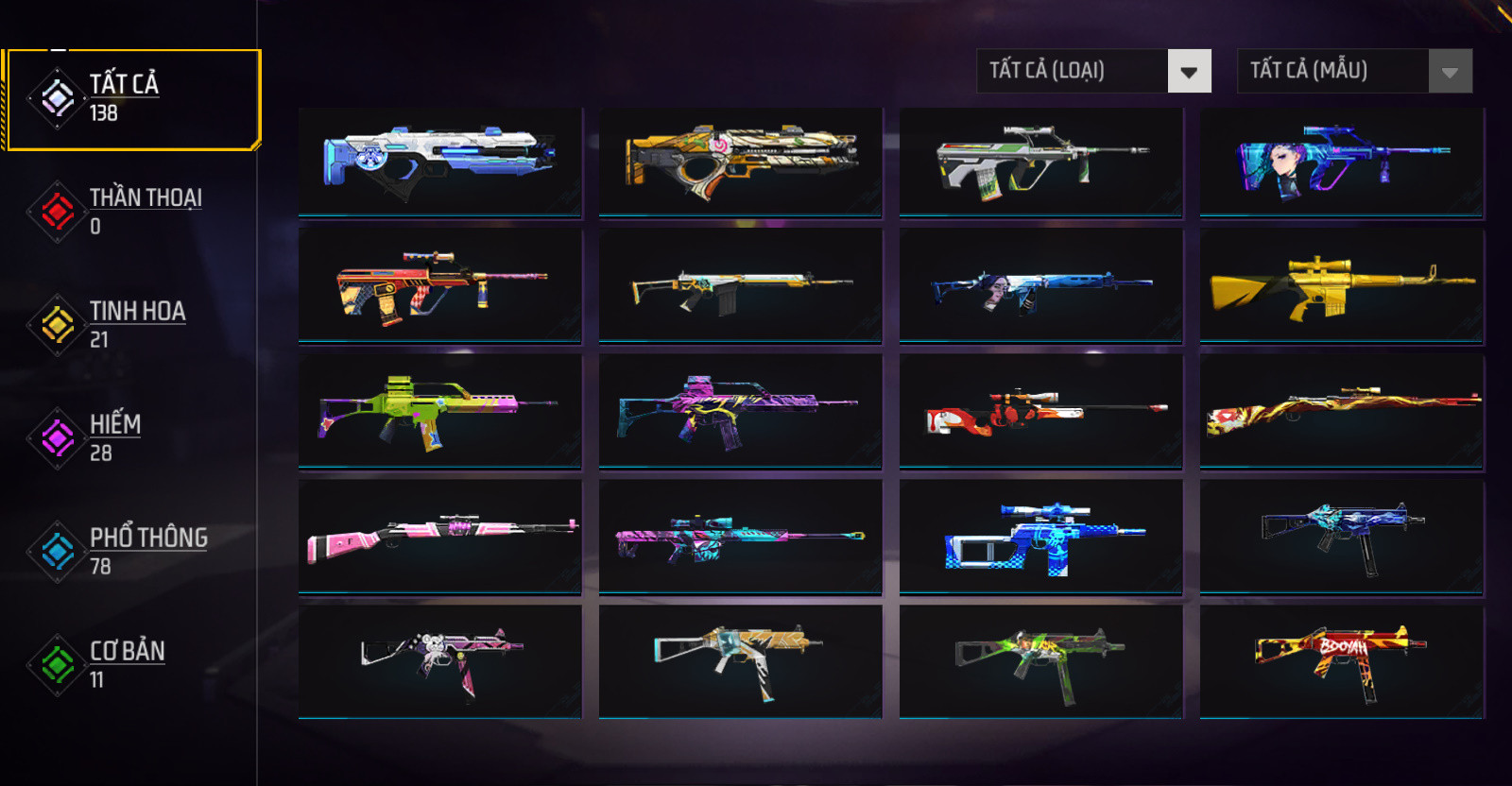Open the TẤT CẢ (LOẠI) dropdown
1512x786 pixels.
point(1093,71)
